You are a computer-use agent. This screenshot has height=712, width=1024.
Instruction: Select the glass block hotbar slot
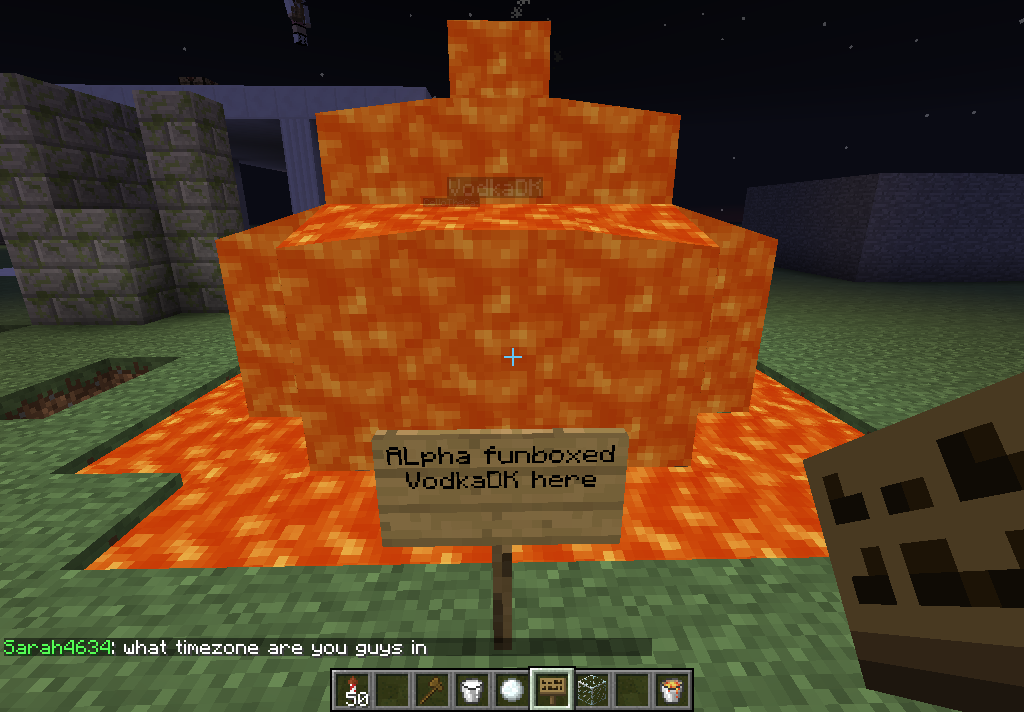click(592, 689)
